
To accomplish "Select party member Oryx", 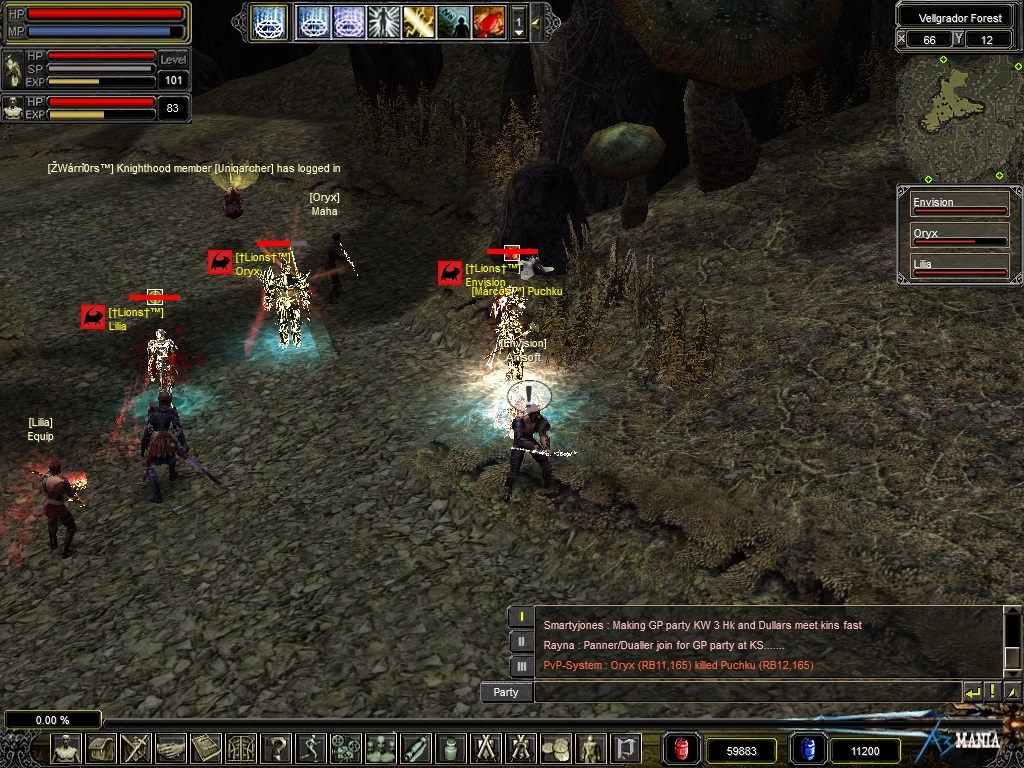I will click(958, 236).
